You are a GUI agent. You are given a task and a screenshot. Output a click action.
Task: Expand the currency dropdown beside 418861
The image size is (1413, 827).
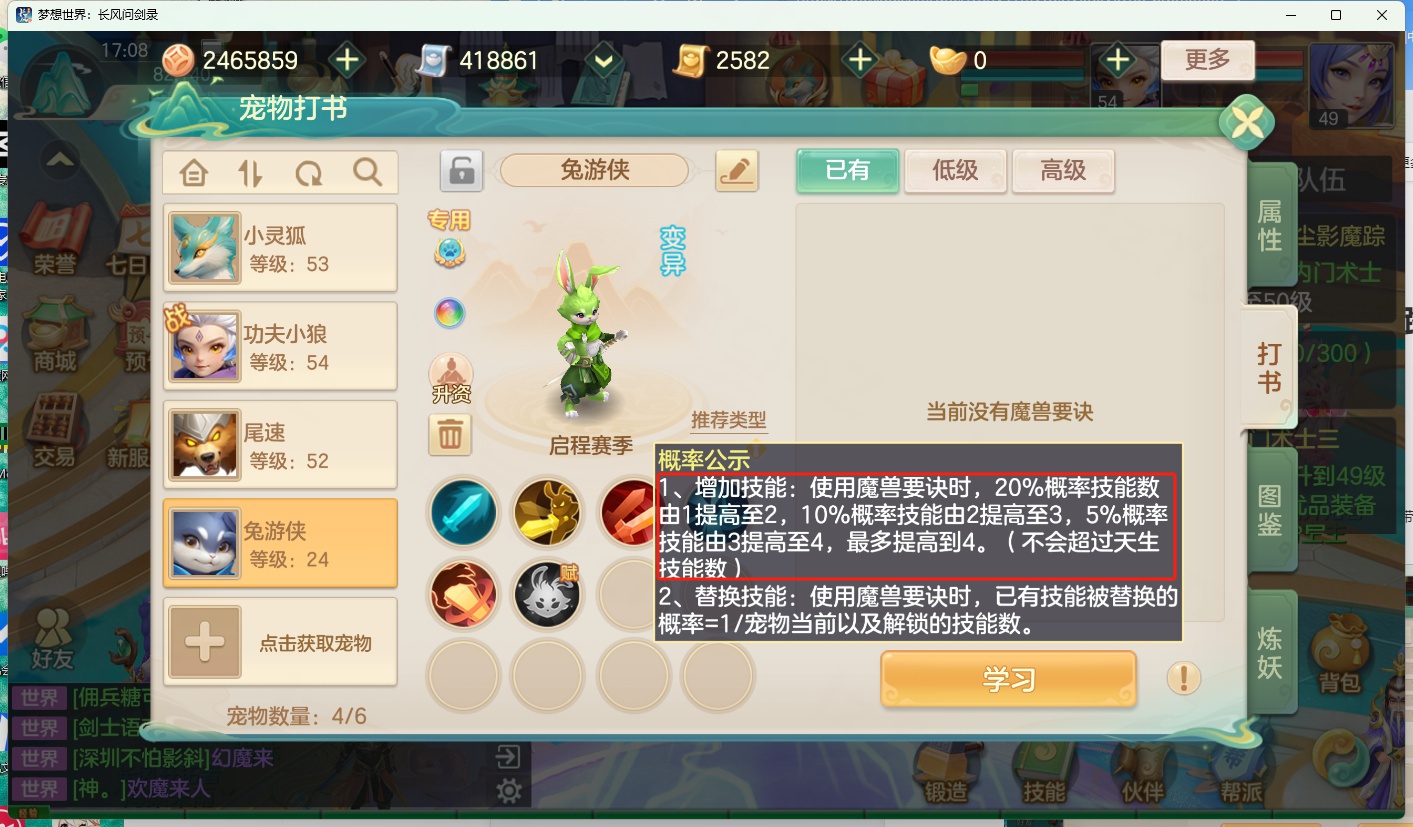601,60
